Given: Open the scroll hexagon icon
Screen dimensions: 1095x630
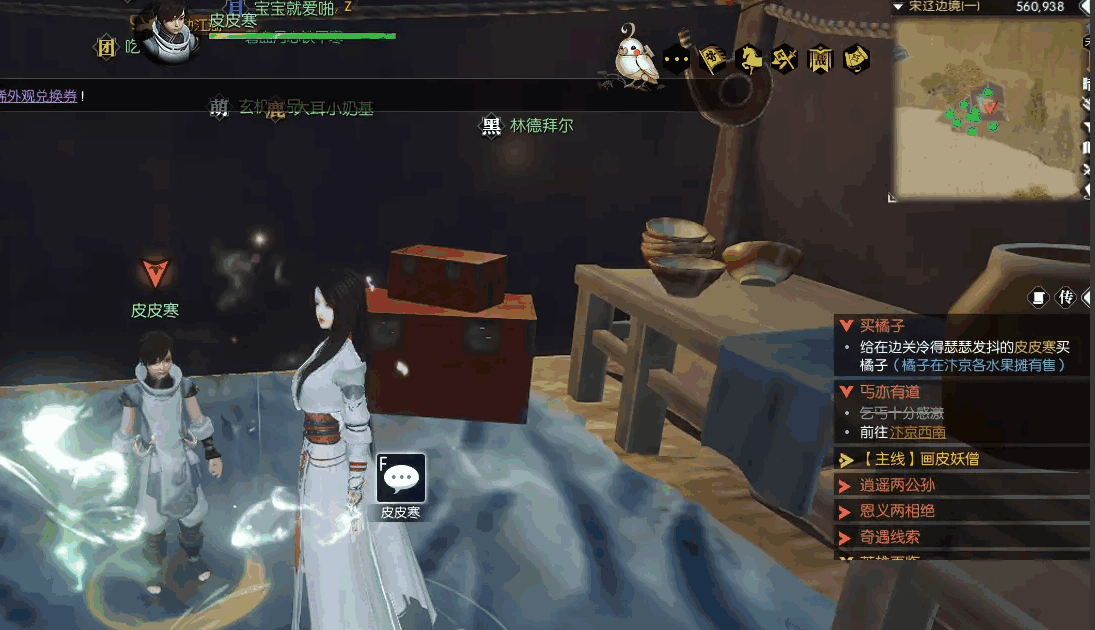Looking at the screenshot, I should (856, 60).
